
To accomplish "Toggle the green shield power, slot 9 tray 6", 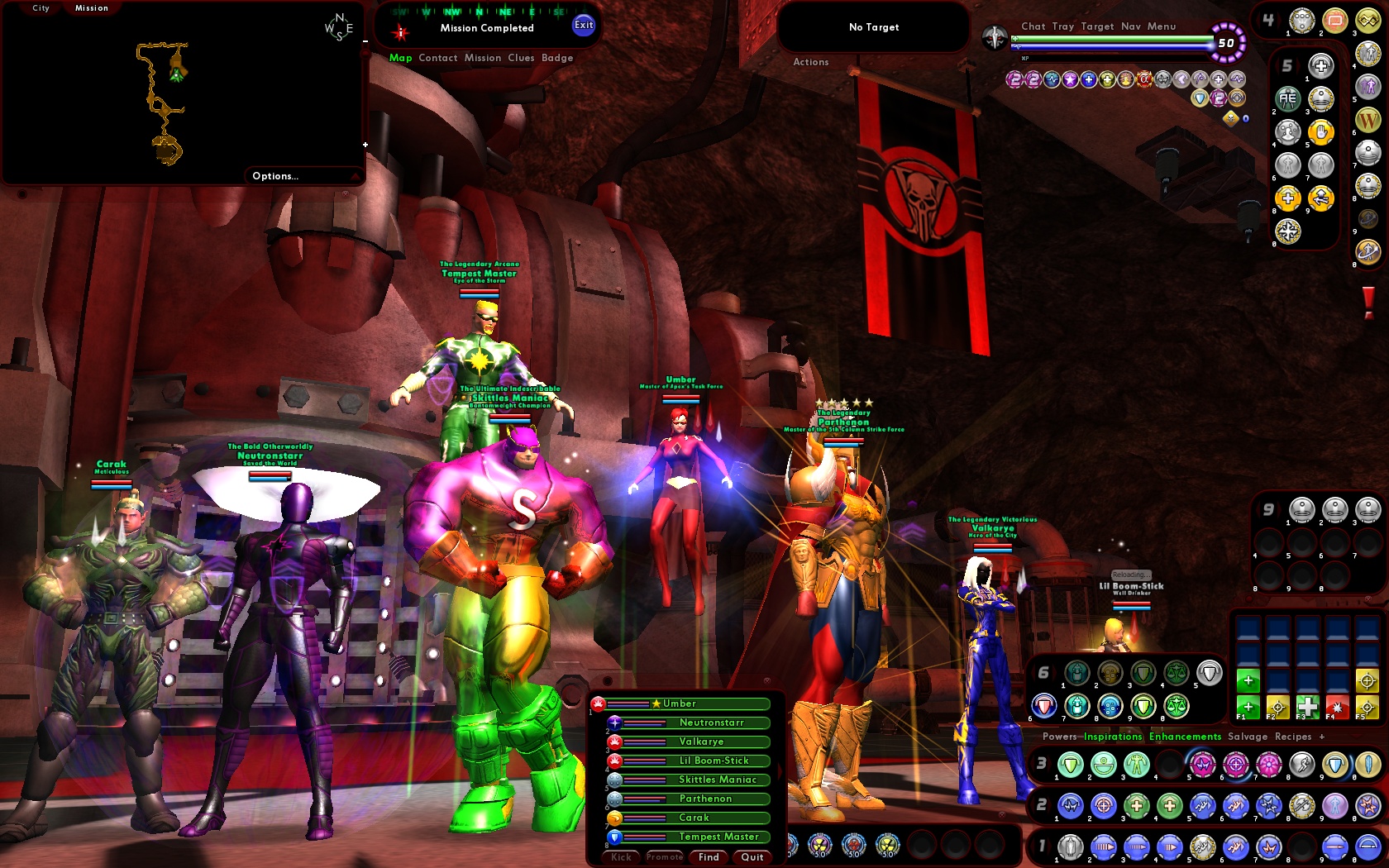I will 1142,707.
